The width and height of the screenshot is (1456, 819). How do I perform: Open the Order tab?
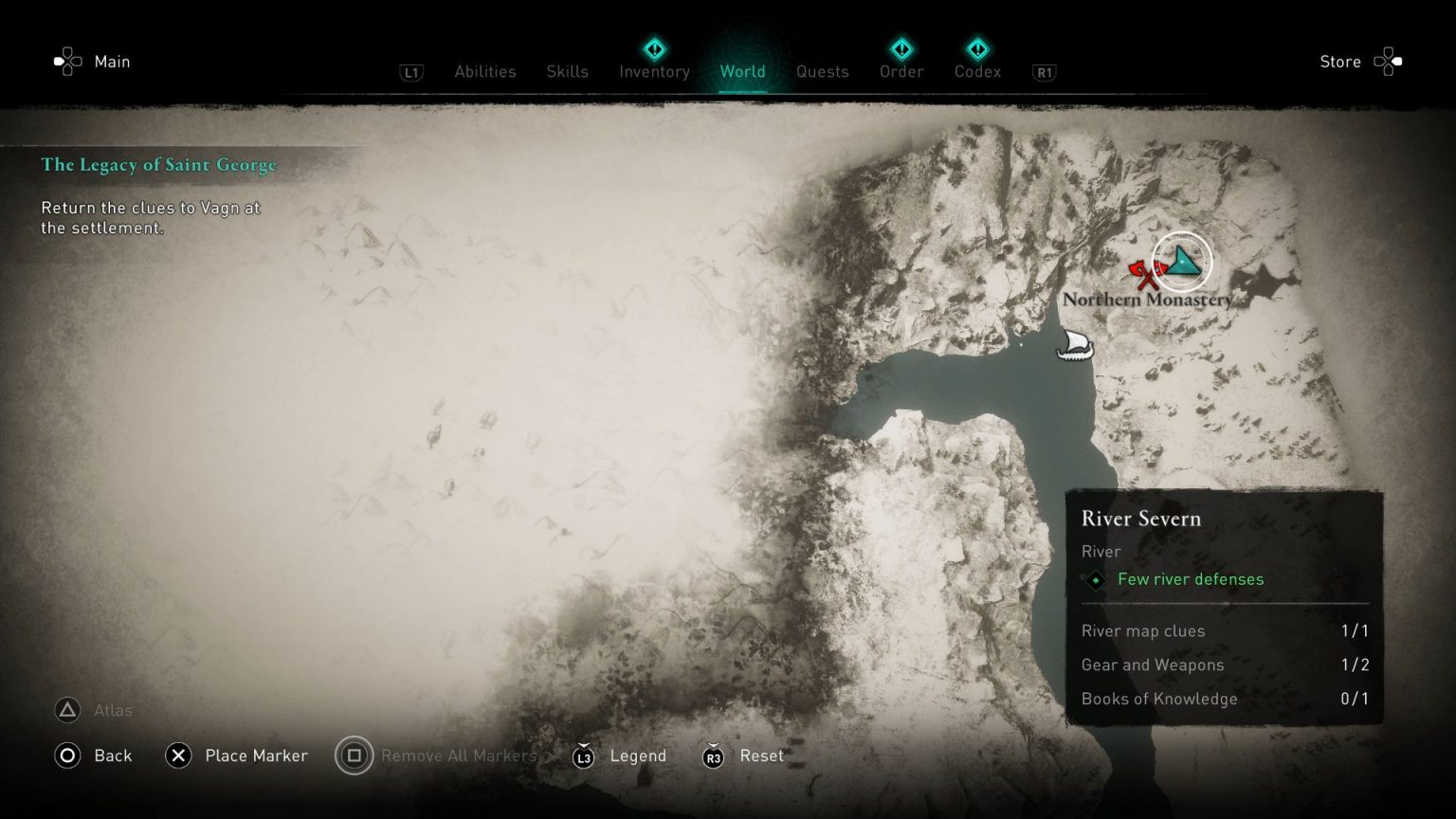pyautogui.click(x=901, y=71)
